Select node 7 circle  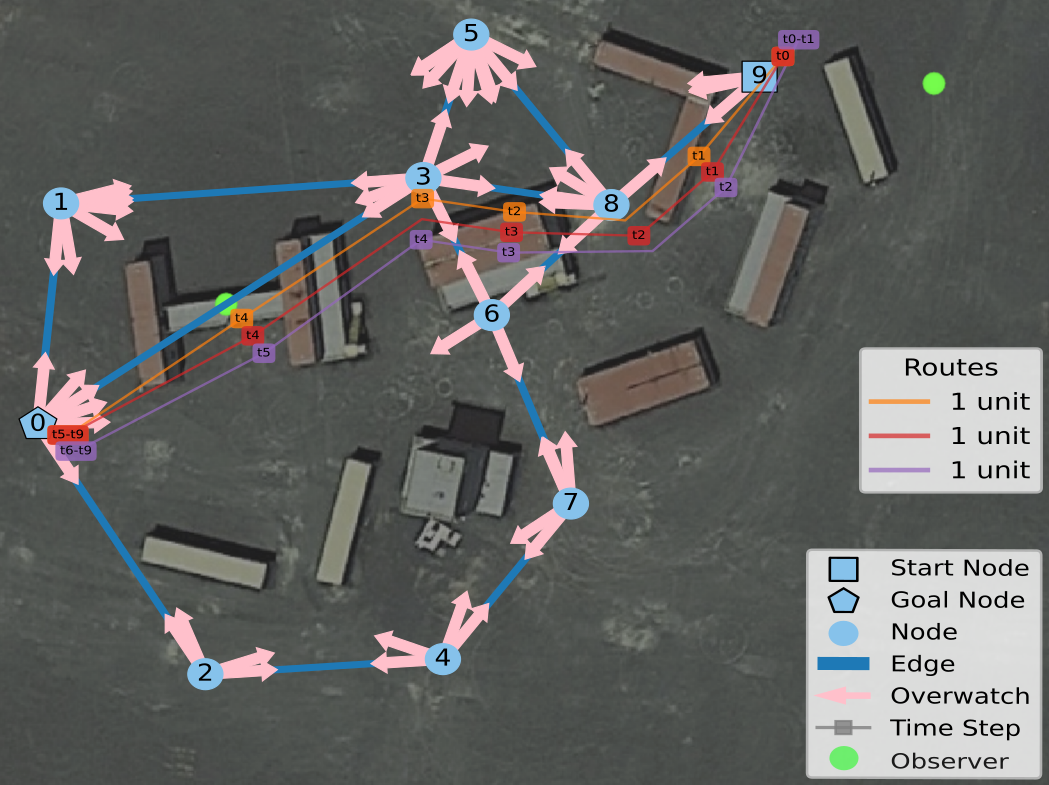(570, 502)
